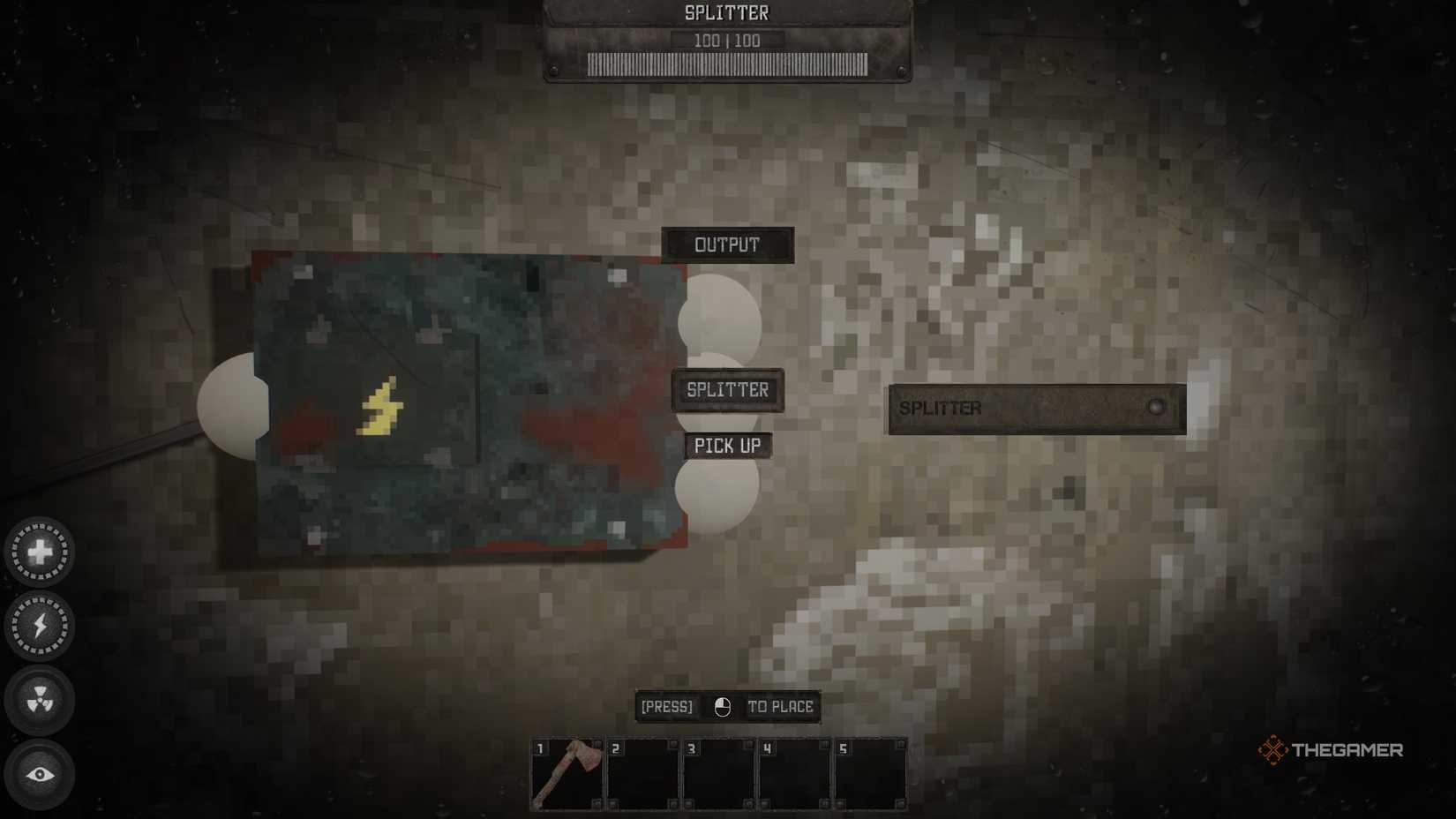
Task: Click the lightning power icon in sidebar
Action: click(41, 627)
